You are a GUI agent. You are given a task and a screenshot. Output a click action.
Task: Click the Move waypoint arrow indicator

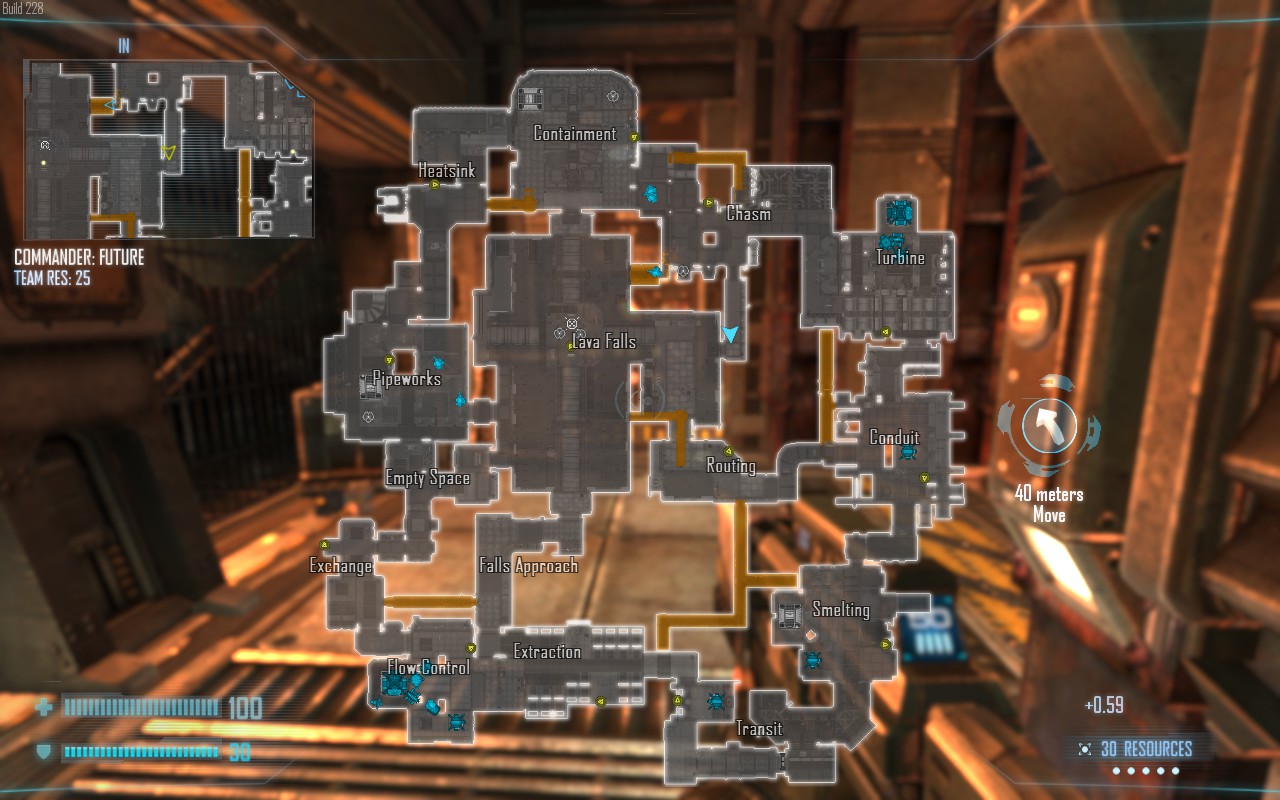[x=1049, y=426]
